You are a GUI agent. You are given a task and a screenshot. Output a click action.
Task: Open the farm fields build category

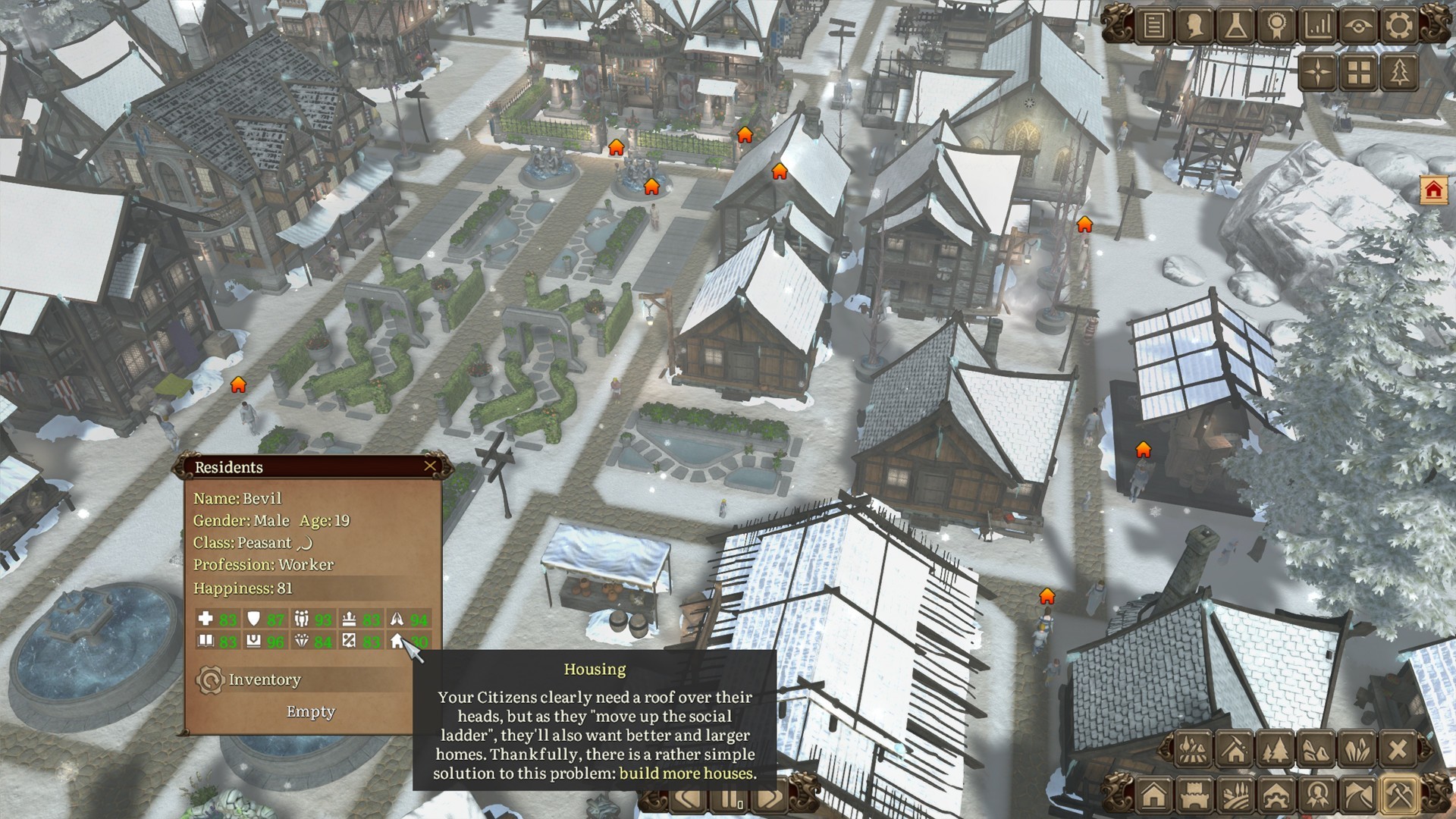click(x=1235, y=795)
